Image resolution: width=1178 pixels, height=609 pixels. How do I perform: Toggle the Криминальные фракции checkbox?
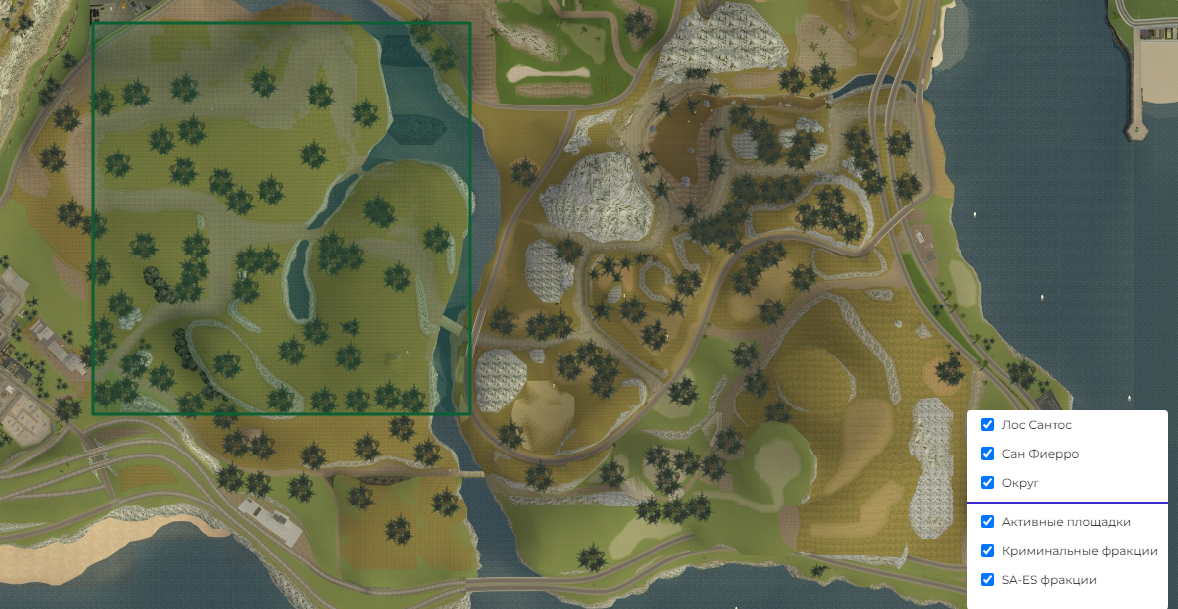[987, 551]
